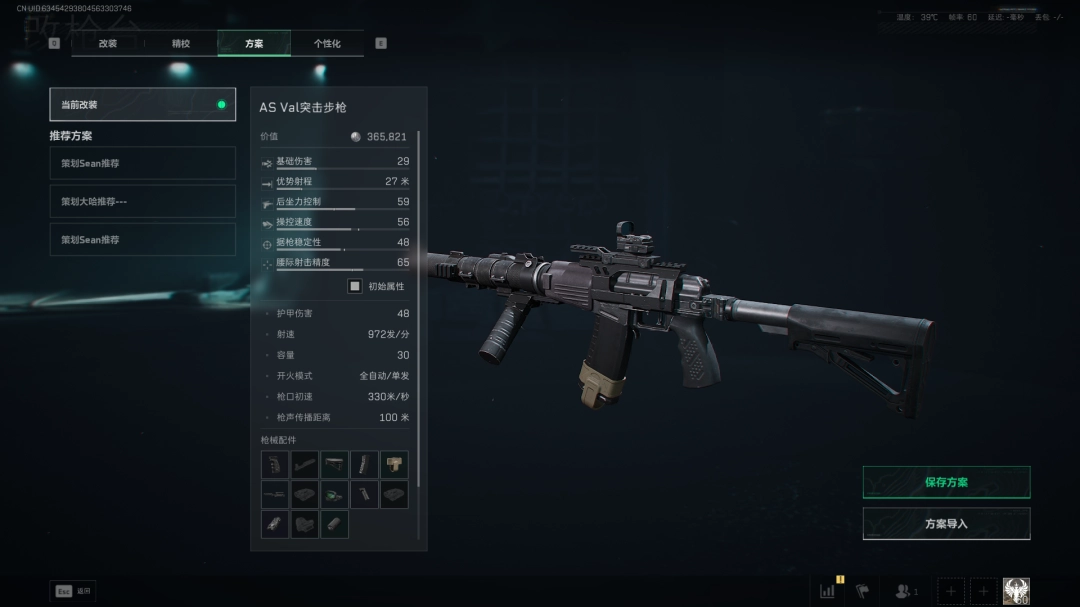Click the 返回 back button
1080x607 pixels.
[73, 591]
